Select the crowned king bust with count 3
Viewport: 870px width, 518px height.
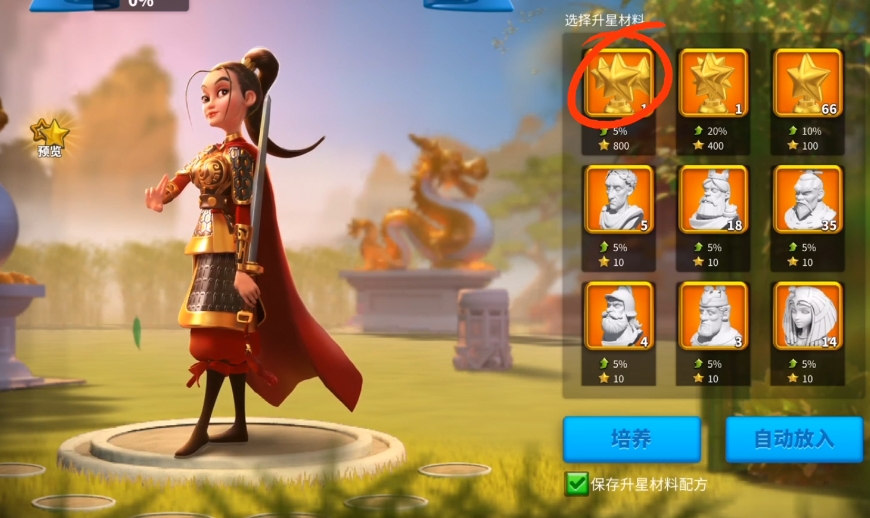click(713, 315)
